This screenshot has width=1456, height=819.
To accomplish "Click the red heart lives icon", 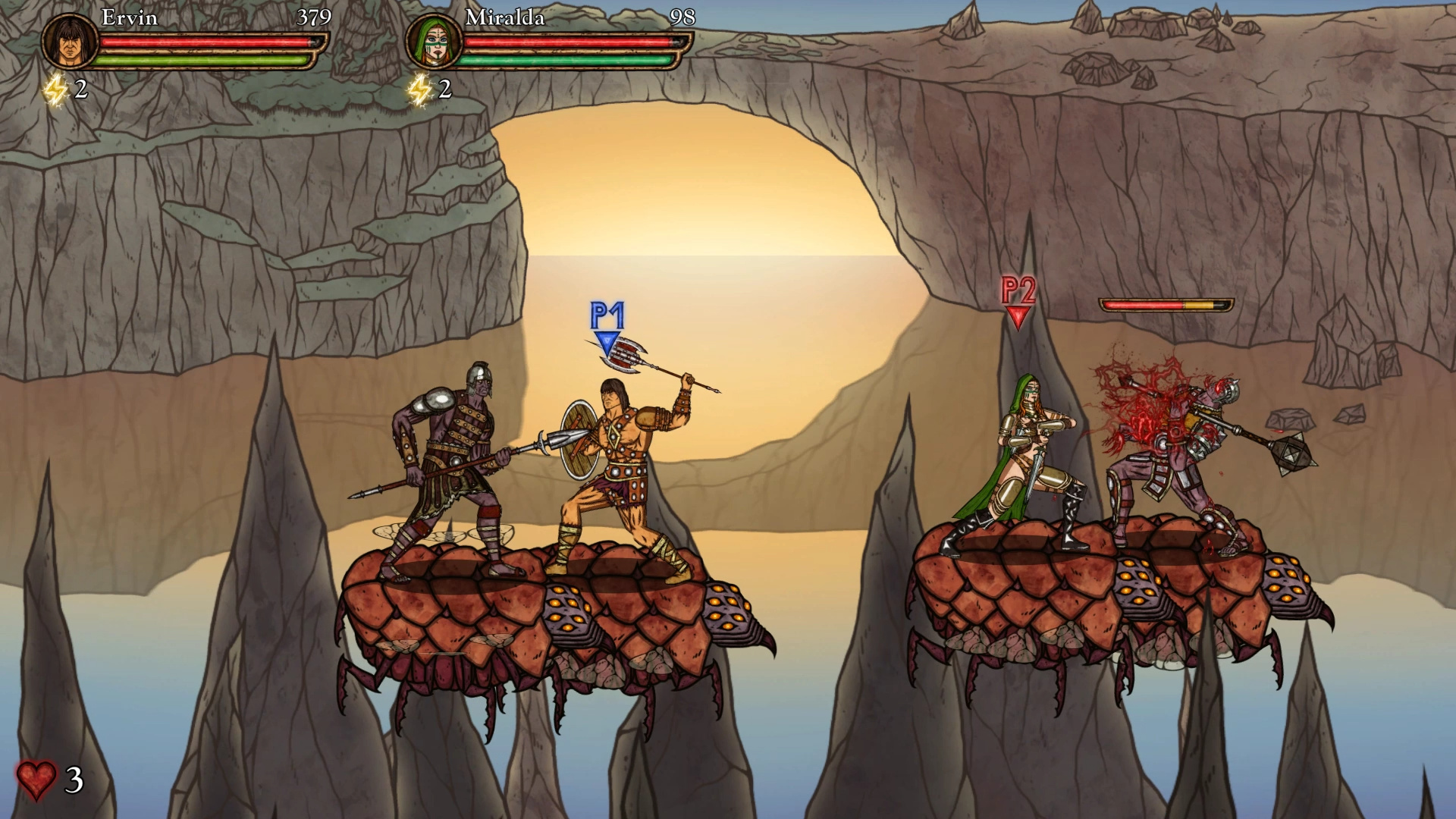I will pos(36,780).
